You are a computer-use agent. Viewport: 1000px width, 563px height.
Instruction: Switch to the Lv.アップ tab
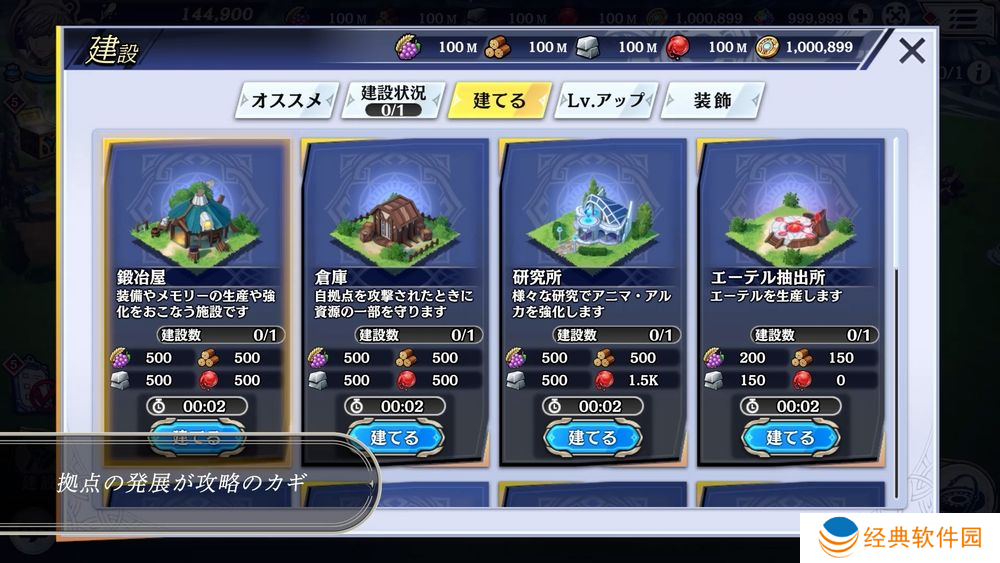(606, 101)
